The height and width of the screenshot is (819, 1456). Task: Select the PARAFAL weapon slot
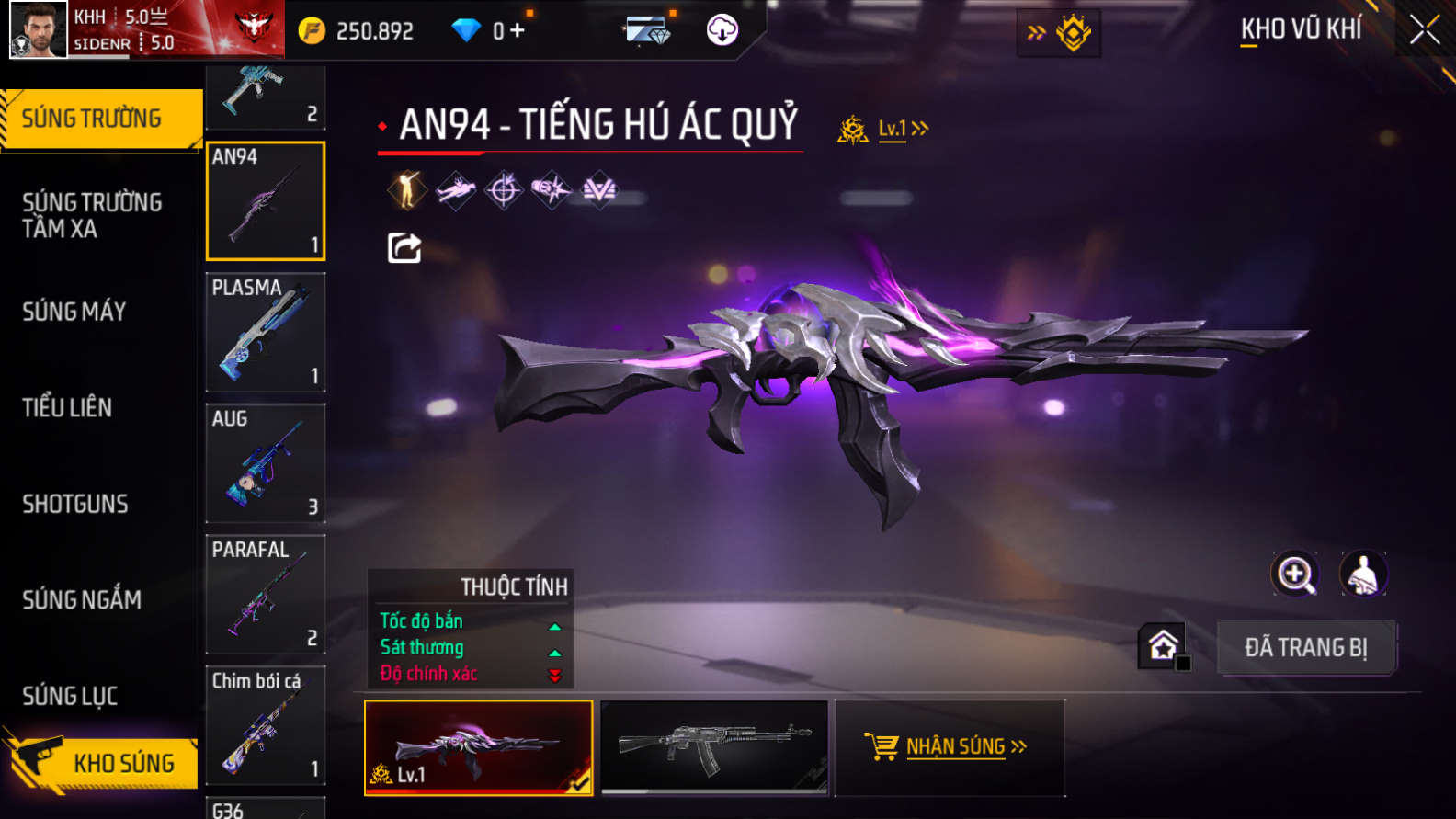pyautogui.click(x=266, y=594)
